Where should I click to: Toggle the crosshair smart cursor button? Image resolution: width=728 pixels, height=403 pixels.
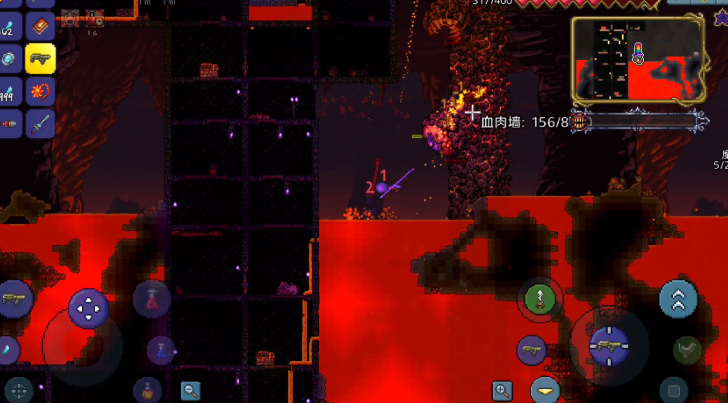[x=18, y=390]
